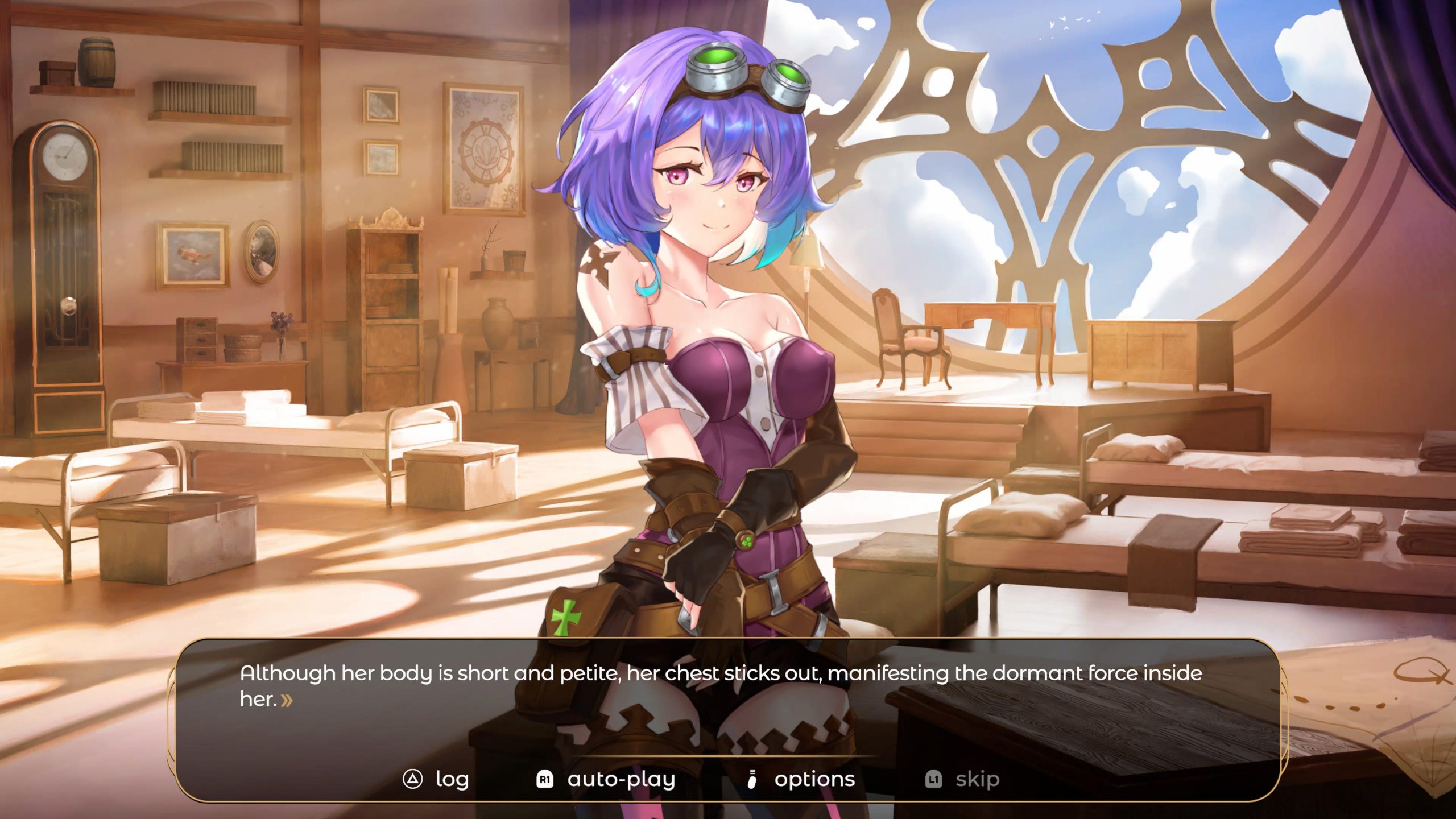
Task: Advance dialogue via the arrow indicator
Action: pos(287,700)
